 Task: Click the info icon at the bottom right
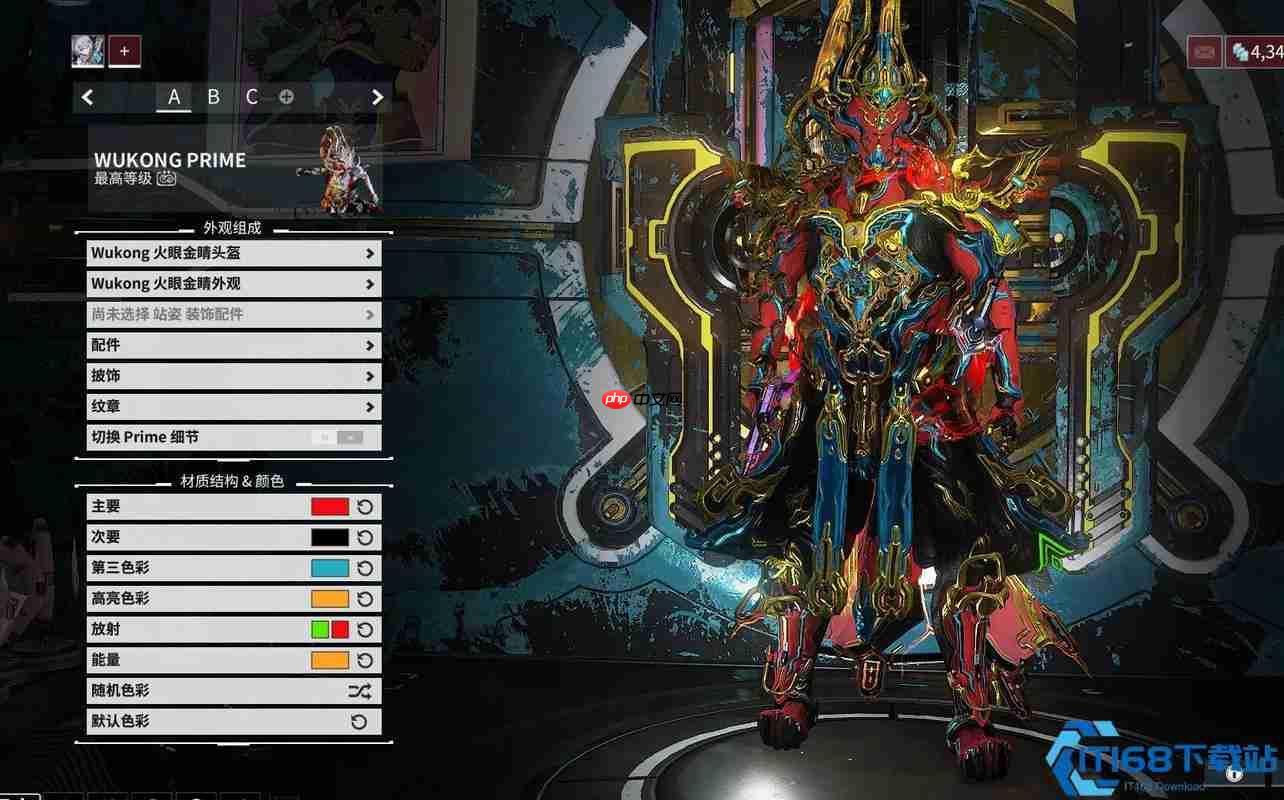(x=1235, y=774)
